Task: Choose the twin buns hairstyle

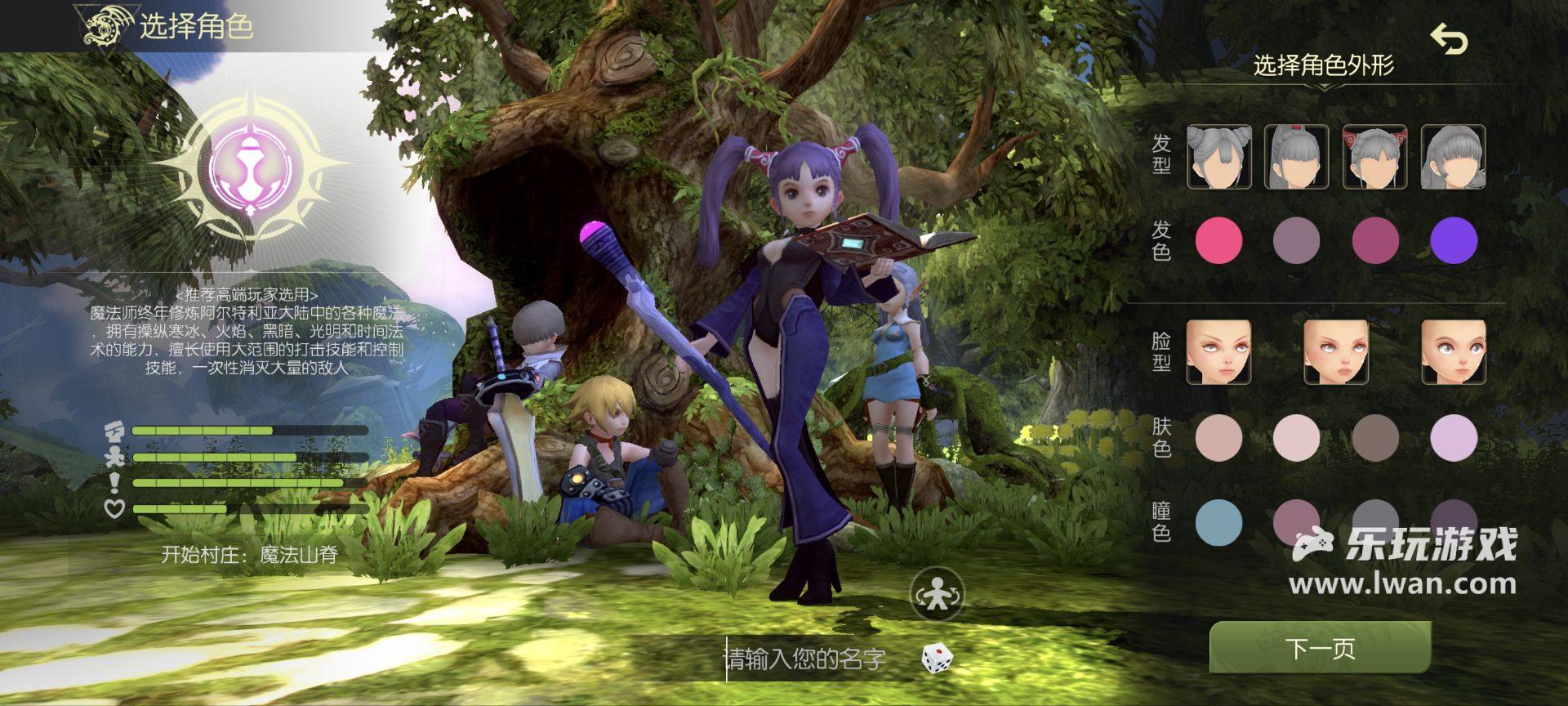Action: point(1218,158)
